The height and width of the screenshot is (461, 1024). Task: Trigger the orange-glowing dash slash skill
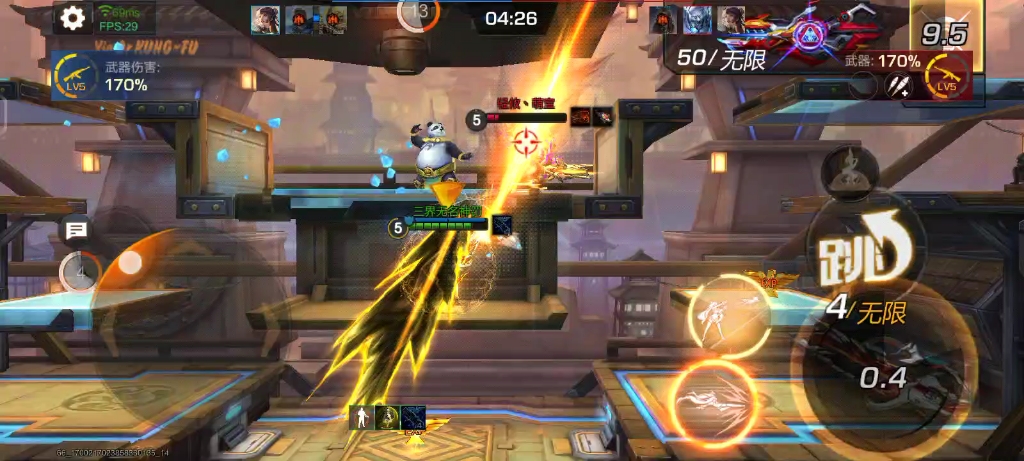pos(712,400)
